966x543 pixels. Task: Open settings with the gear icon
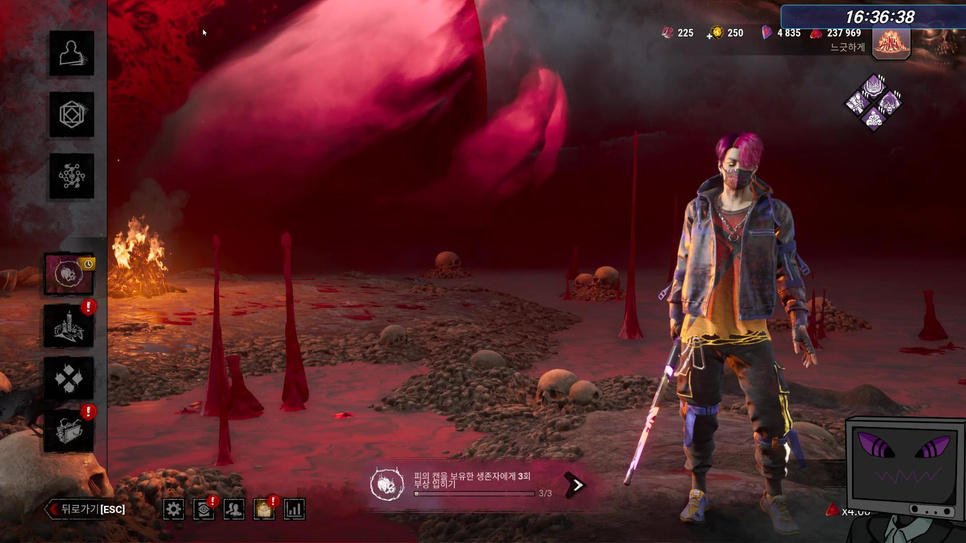[174, 509]
